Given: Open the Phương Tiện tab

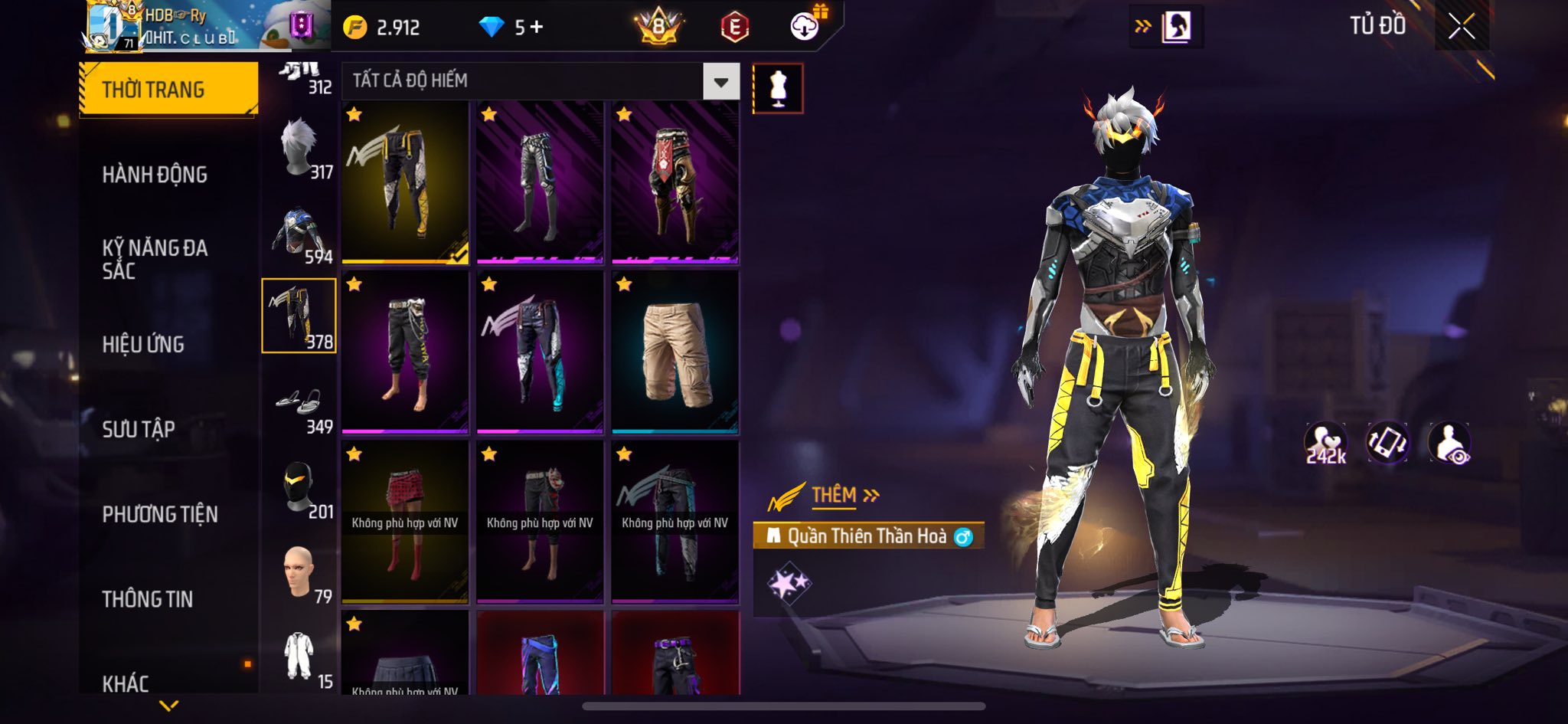Looking at the screenshot, I should pyautogui.click(x=160, y=514).
